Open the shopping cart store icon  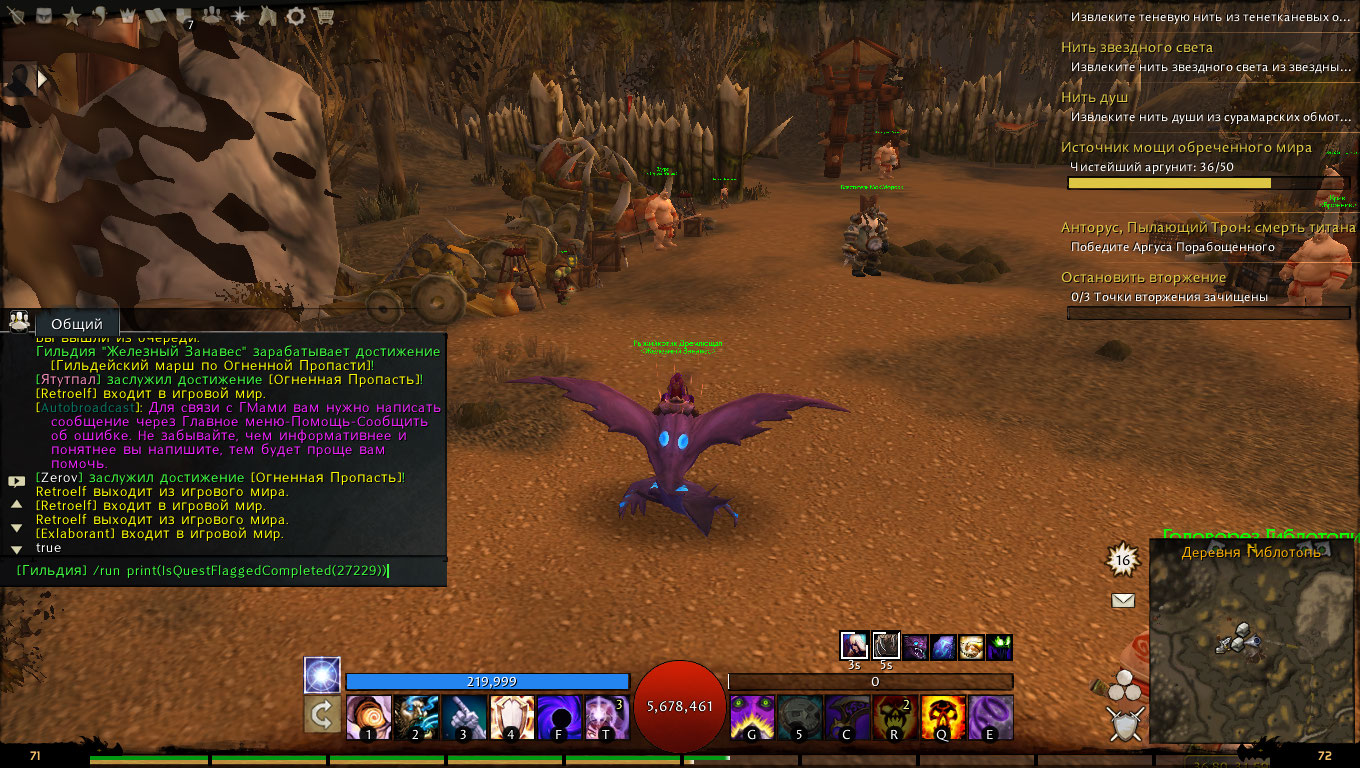(323, 16)
